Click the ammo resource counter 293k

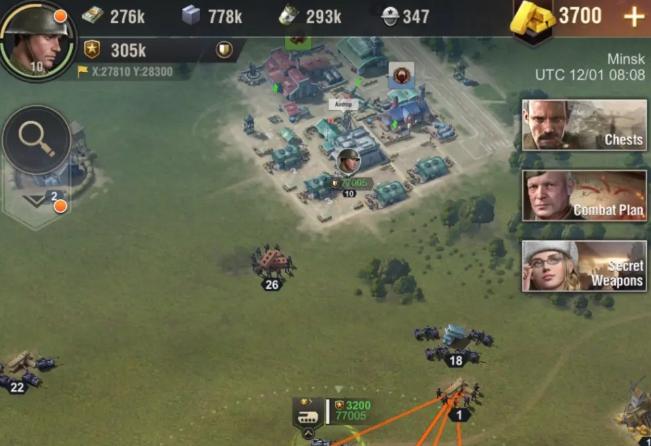[310, 16]
